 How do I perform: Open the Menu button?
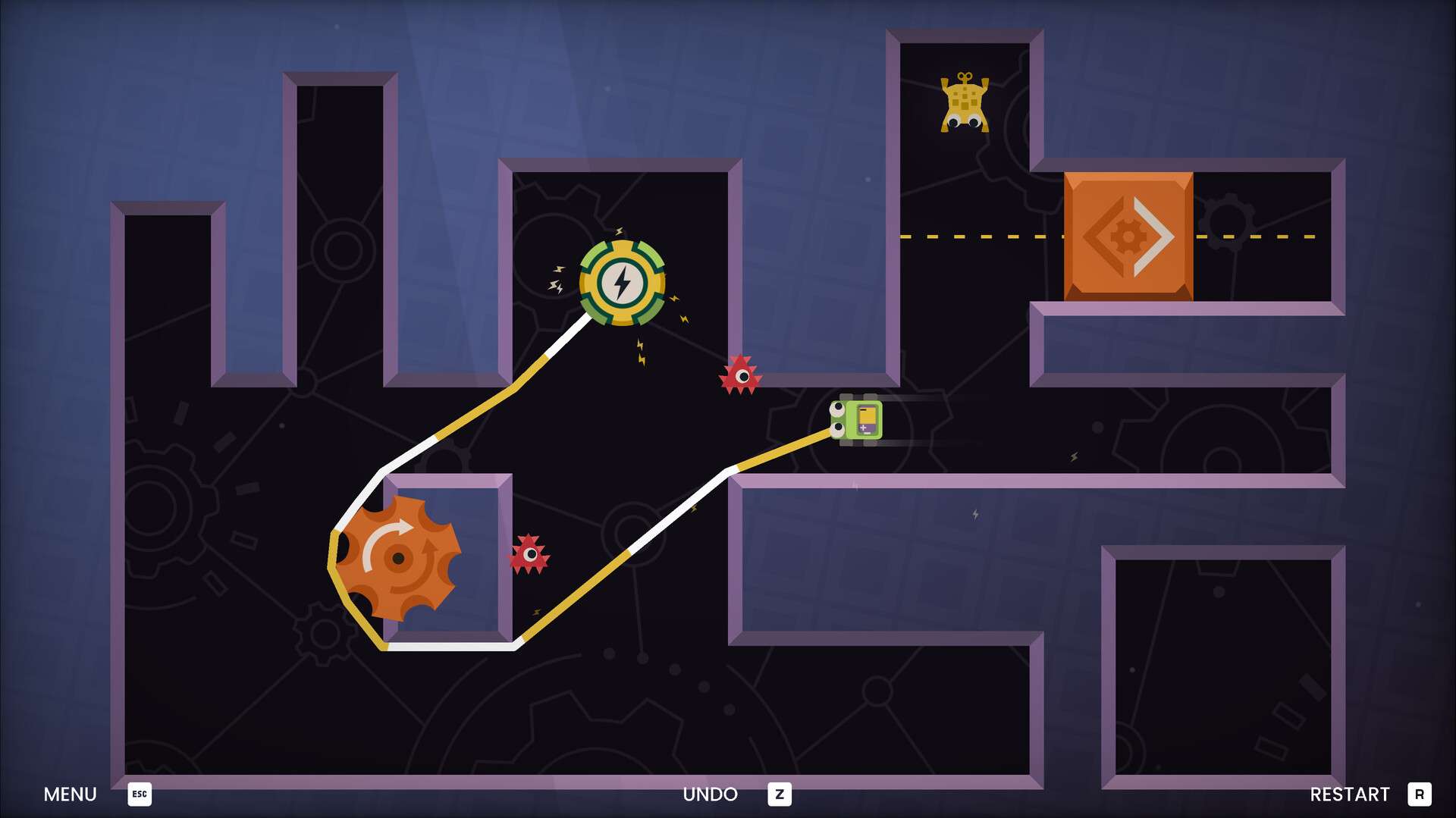click(x=71, y=794)
